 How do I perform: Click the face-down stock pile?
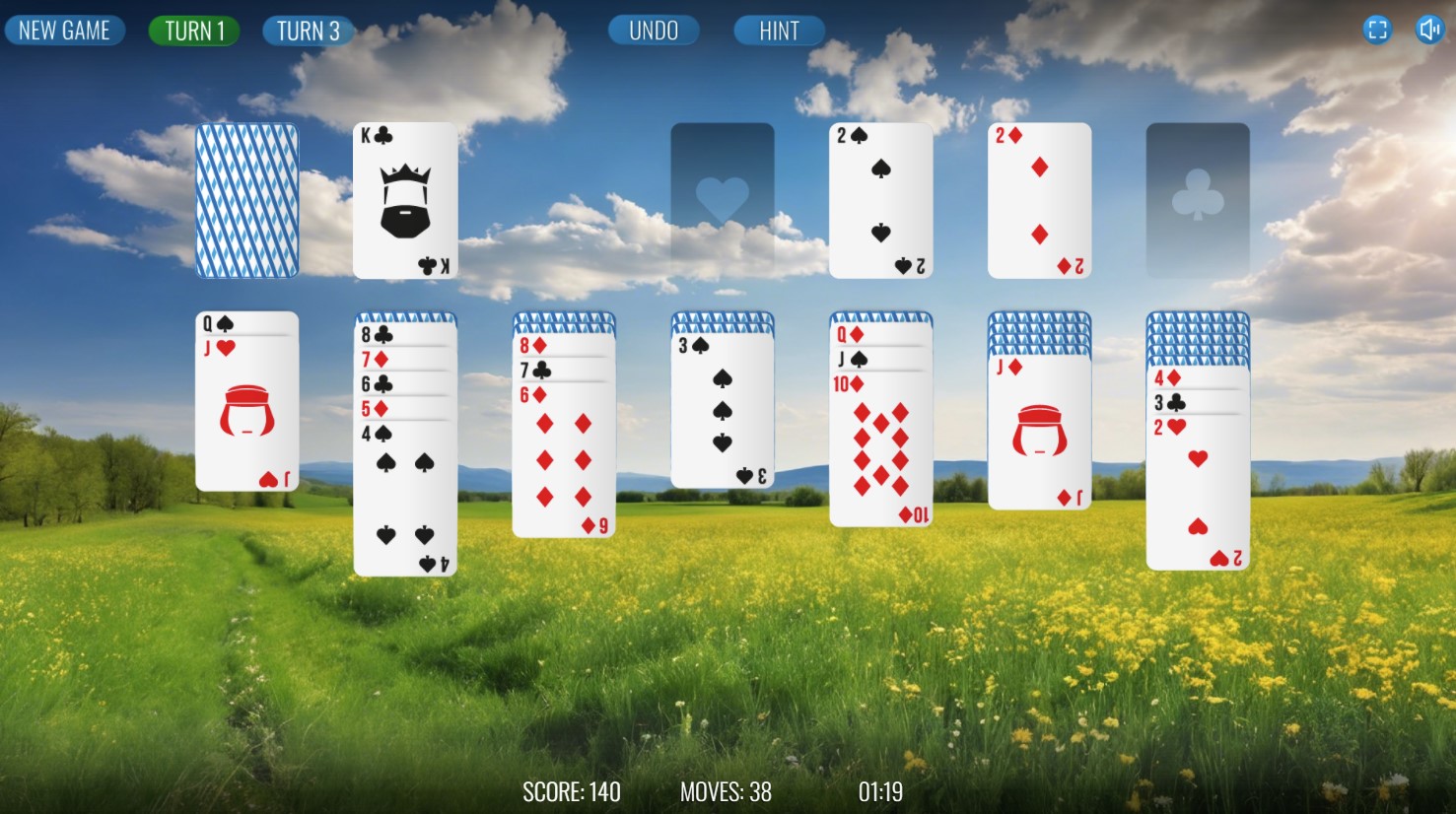coord(246,200)
